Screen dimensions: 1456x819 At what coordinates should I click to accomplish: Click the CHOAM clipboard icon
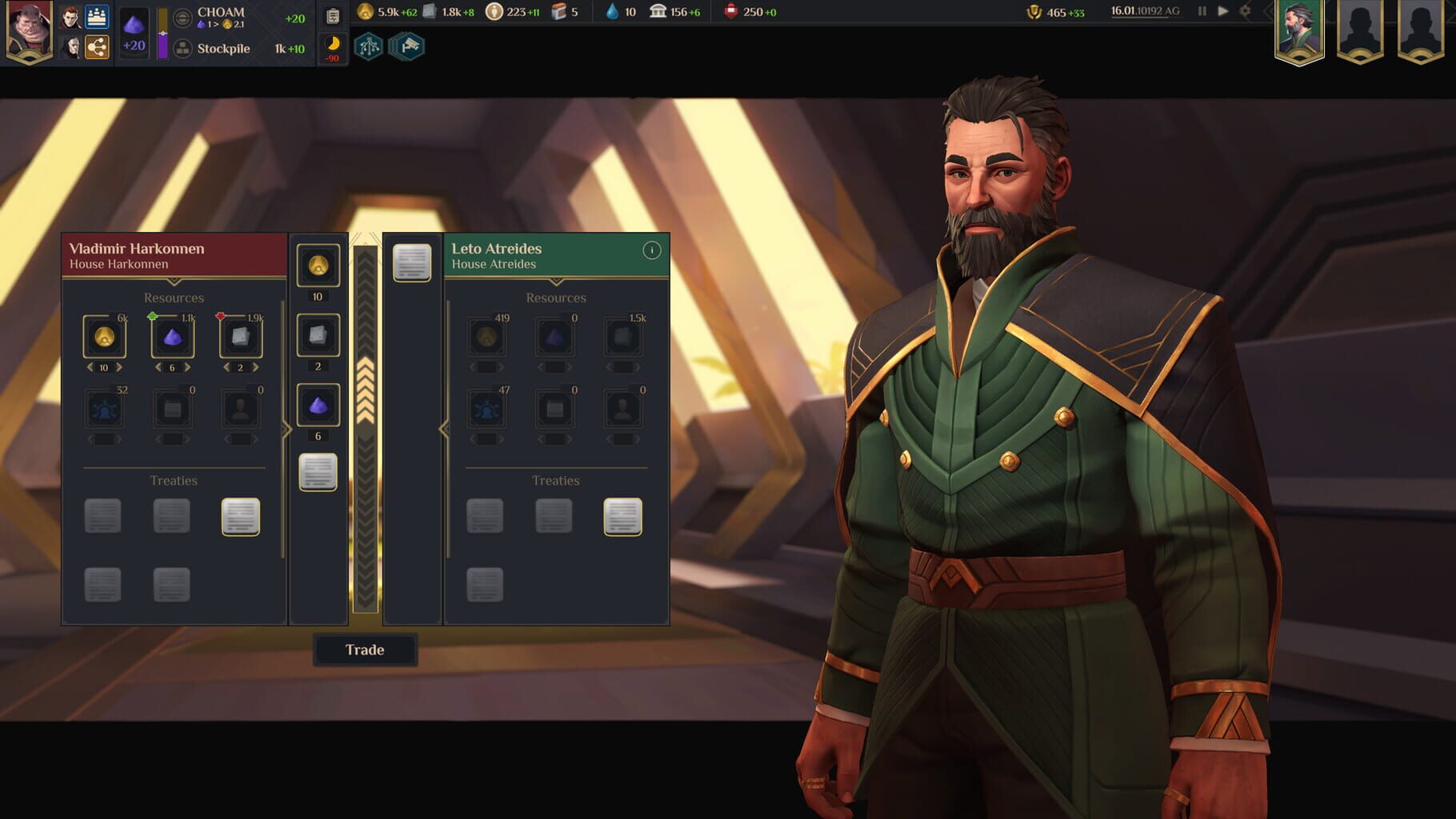[331, 14]
